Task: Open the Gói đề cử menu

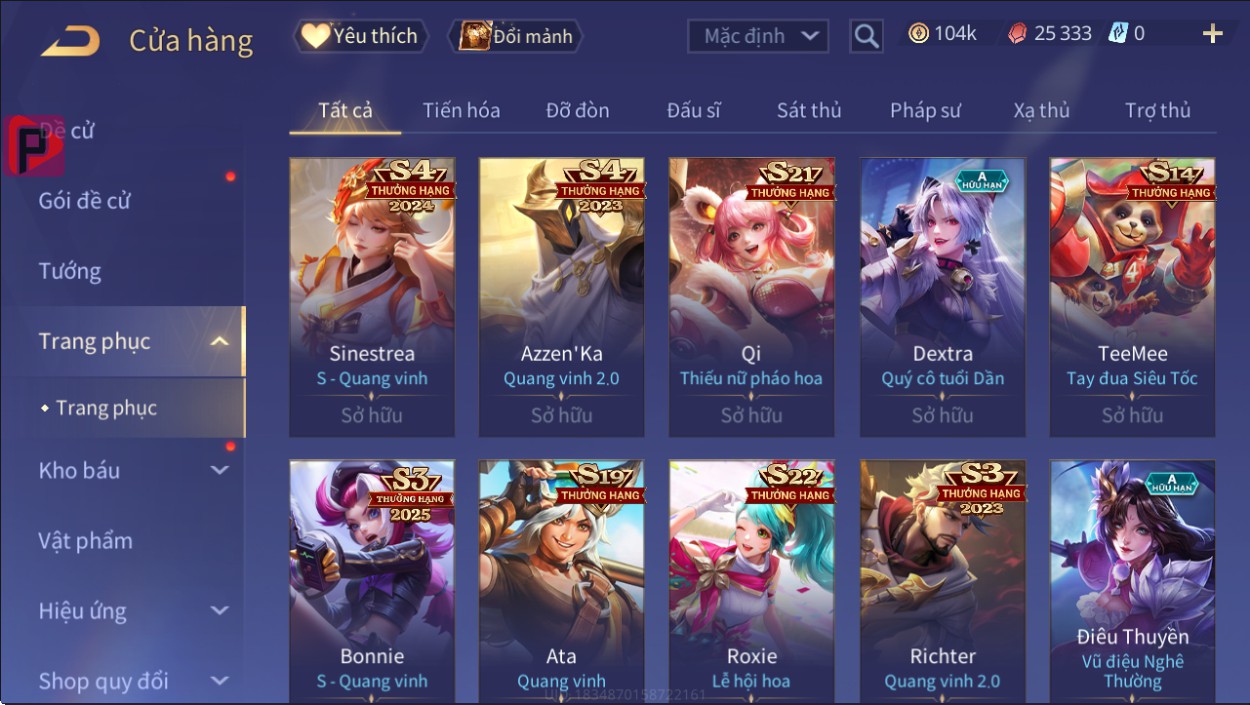Action: [85, 201]
